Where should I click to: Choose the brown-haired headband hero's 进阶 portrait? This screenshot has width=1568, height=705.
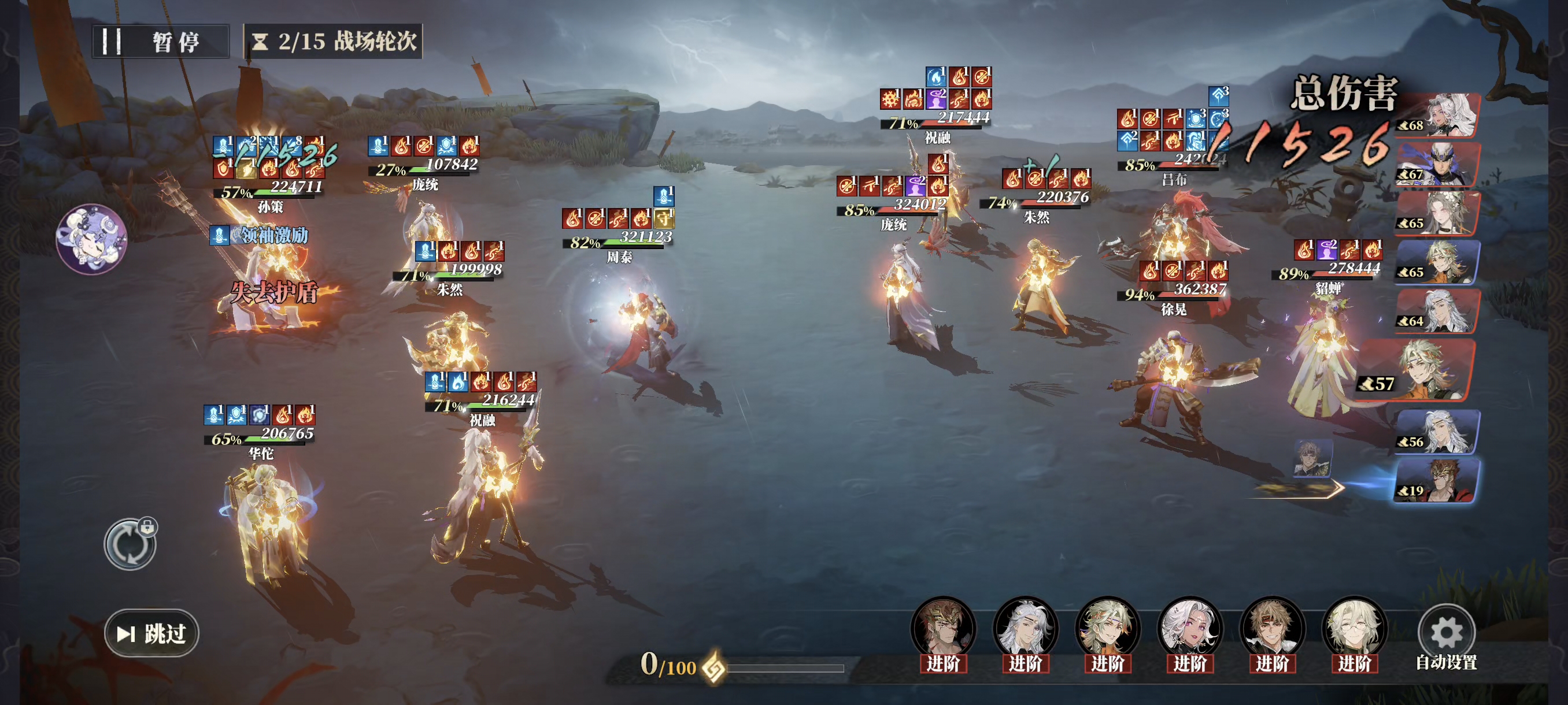coord(1272,630)
